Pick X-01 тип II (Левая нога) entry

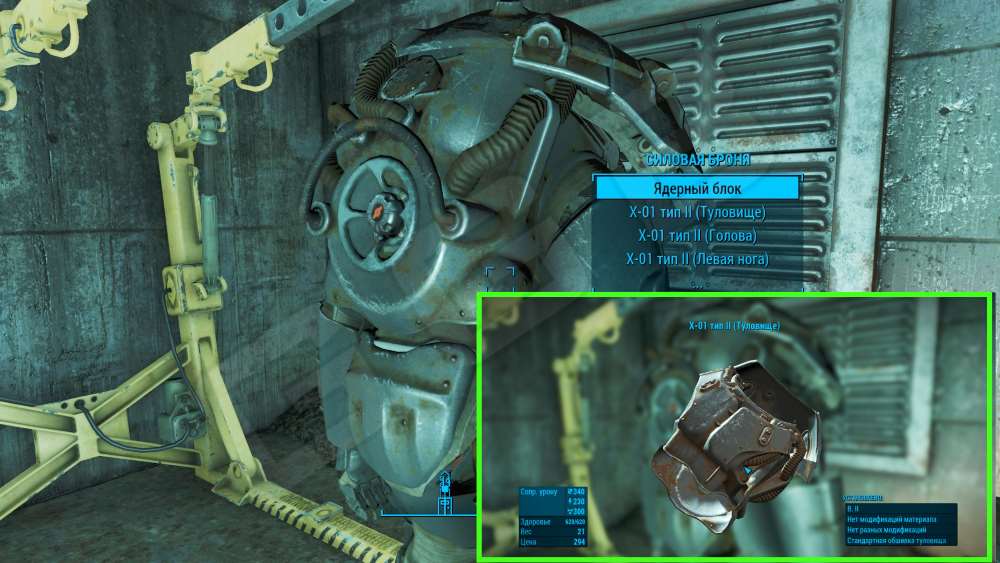tap(698, 260)
